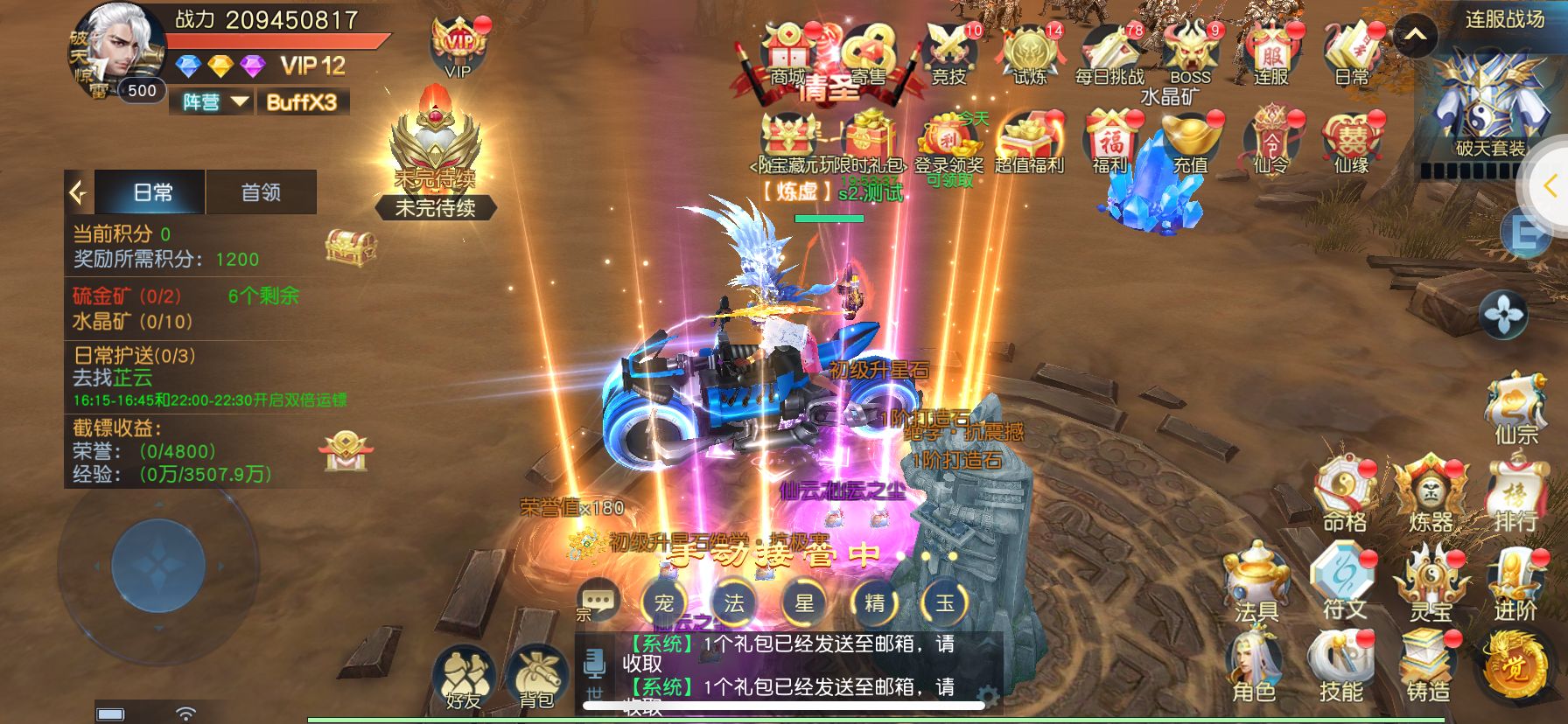Open the 排行 ranking scroll
Image resolution: width=1568 pixels, height=724 pixels.
click(x=1515, y=495)
